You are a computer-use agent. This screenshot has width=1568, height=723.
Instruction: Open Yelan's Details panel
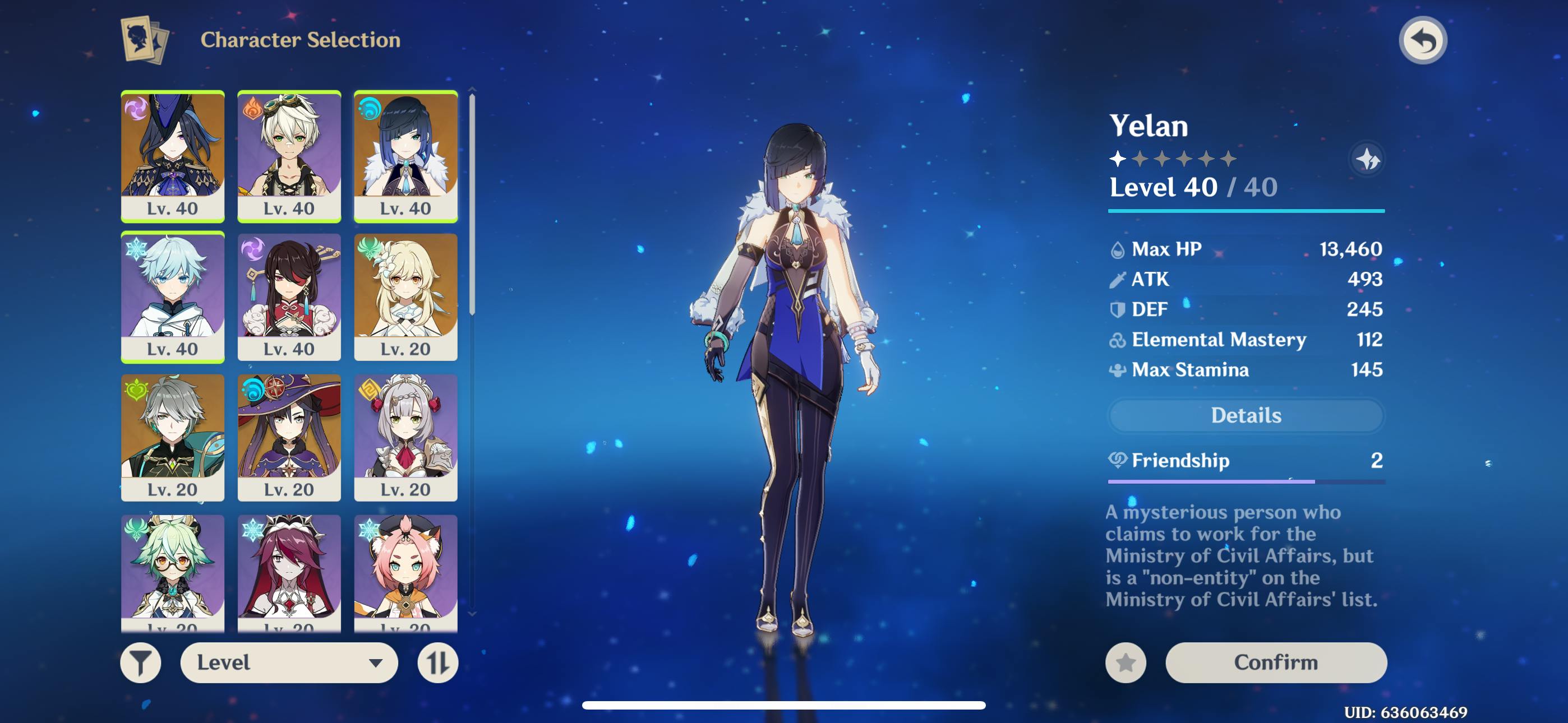pyautogui.click(x=1246, y=415)
